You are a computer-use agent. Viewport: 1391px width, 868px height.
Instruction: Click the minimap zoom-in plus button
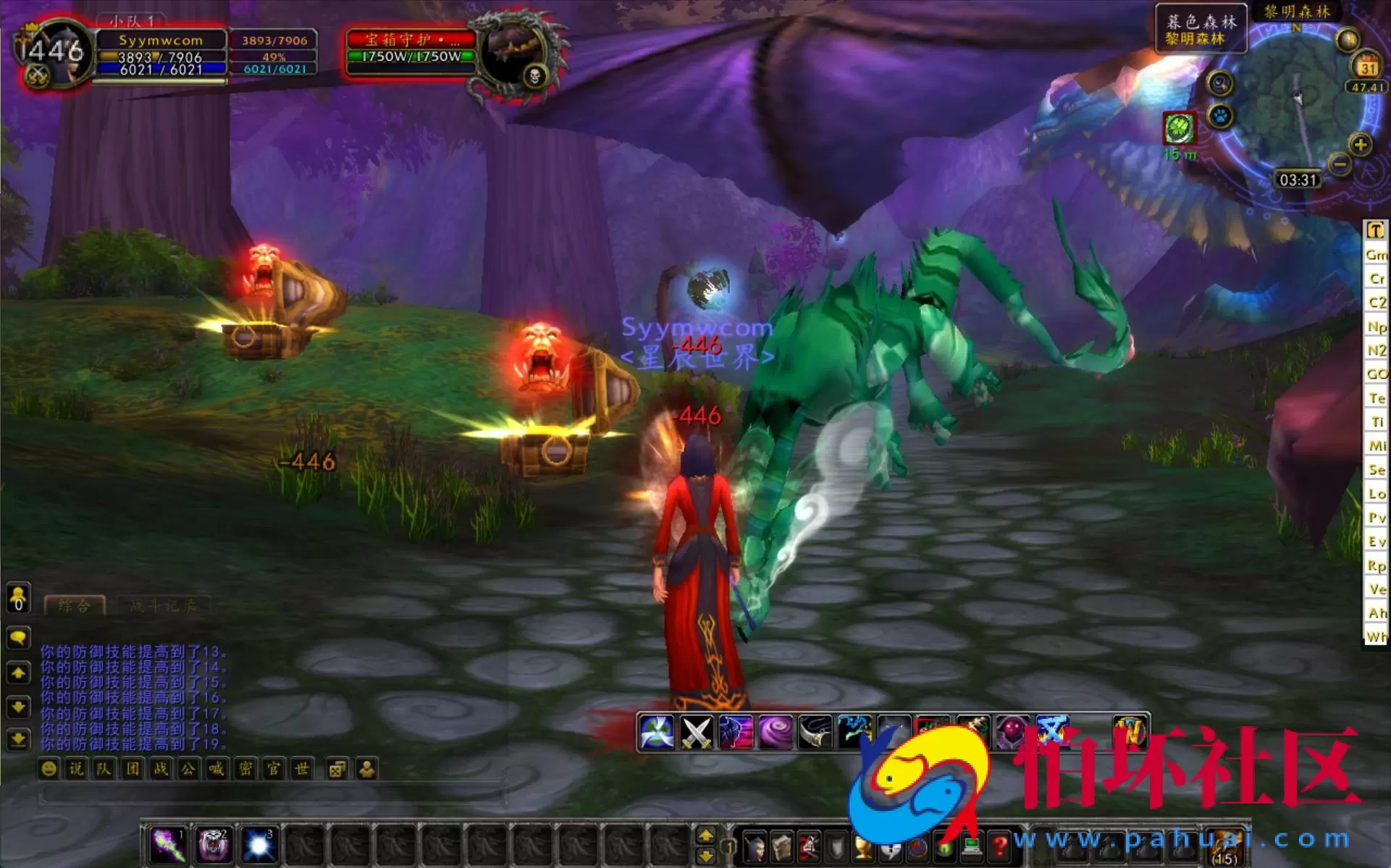[1361, 145]
